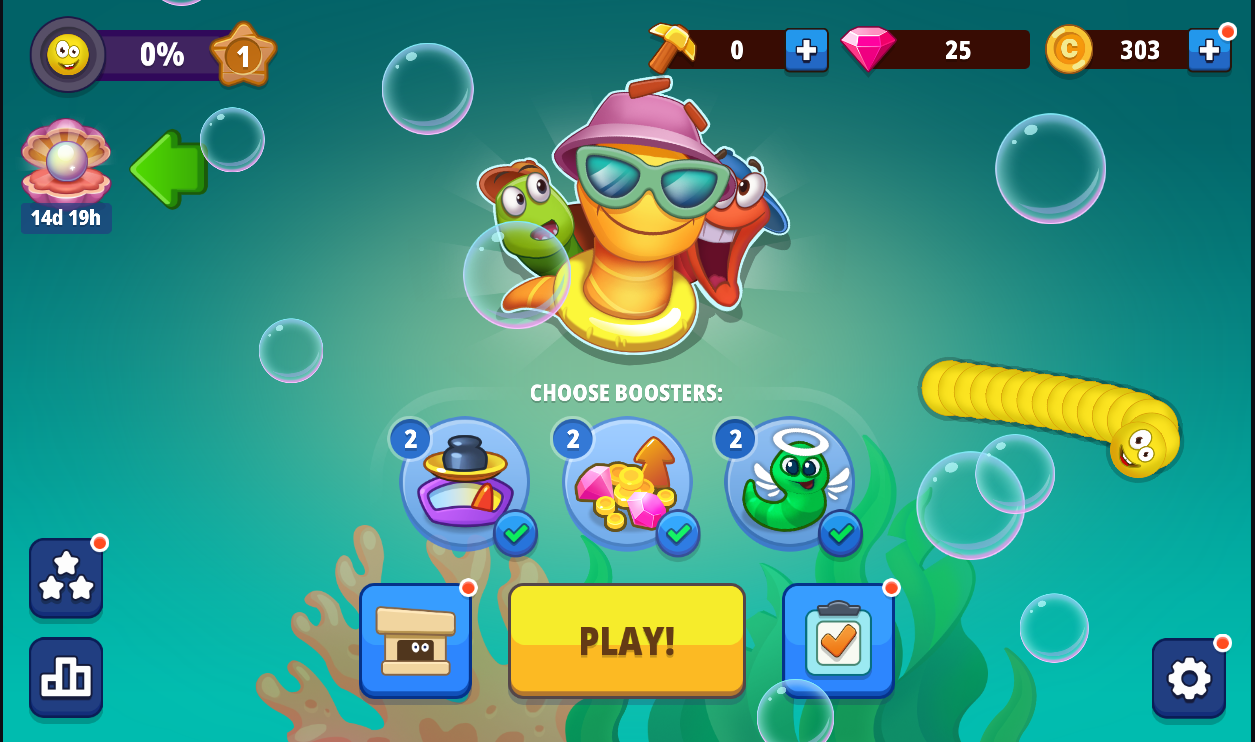Open the settings gear menu
The image size is (1255, 742).
[1189, 678]
